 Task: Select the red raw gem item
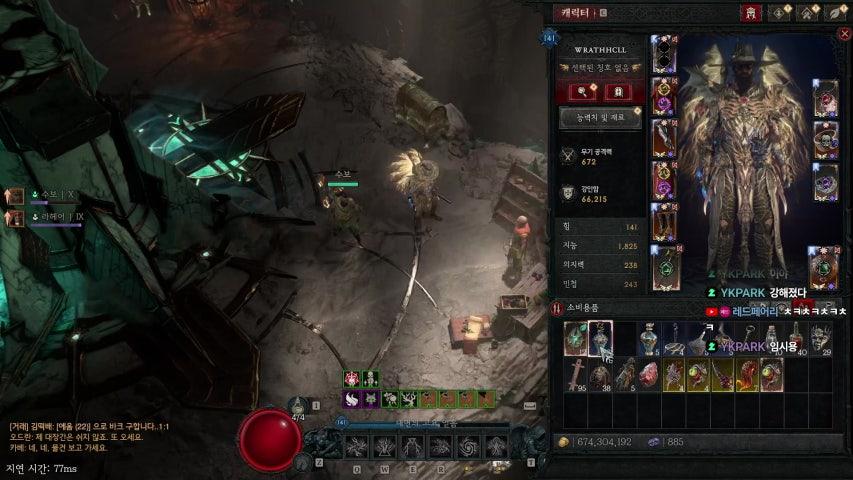[x=651, y=374]
